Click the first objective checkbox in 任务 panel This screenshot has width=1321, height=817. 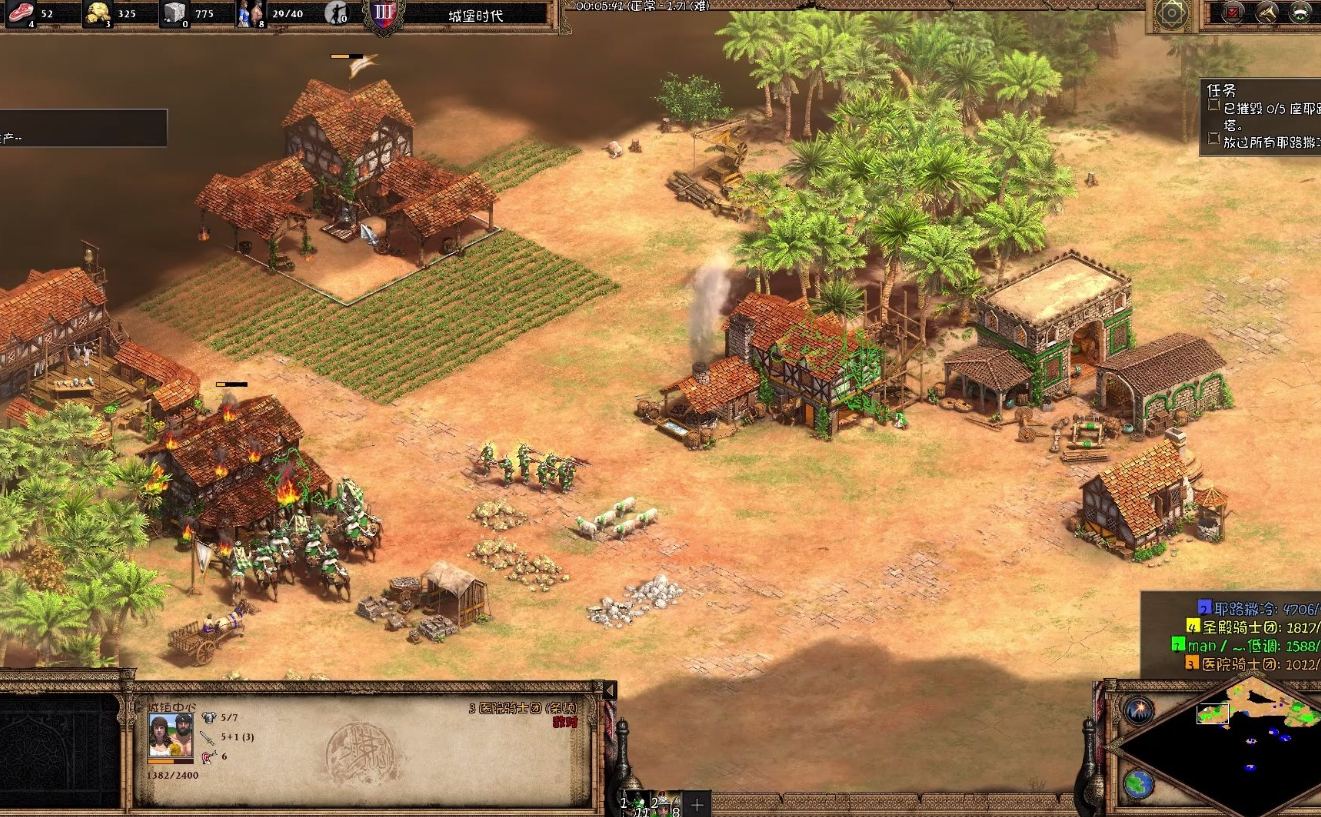point(1213,105)
